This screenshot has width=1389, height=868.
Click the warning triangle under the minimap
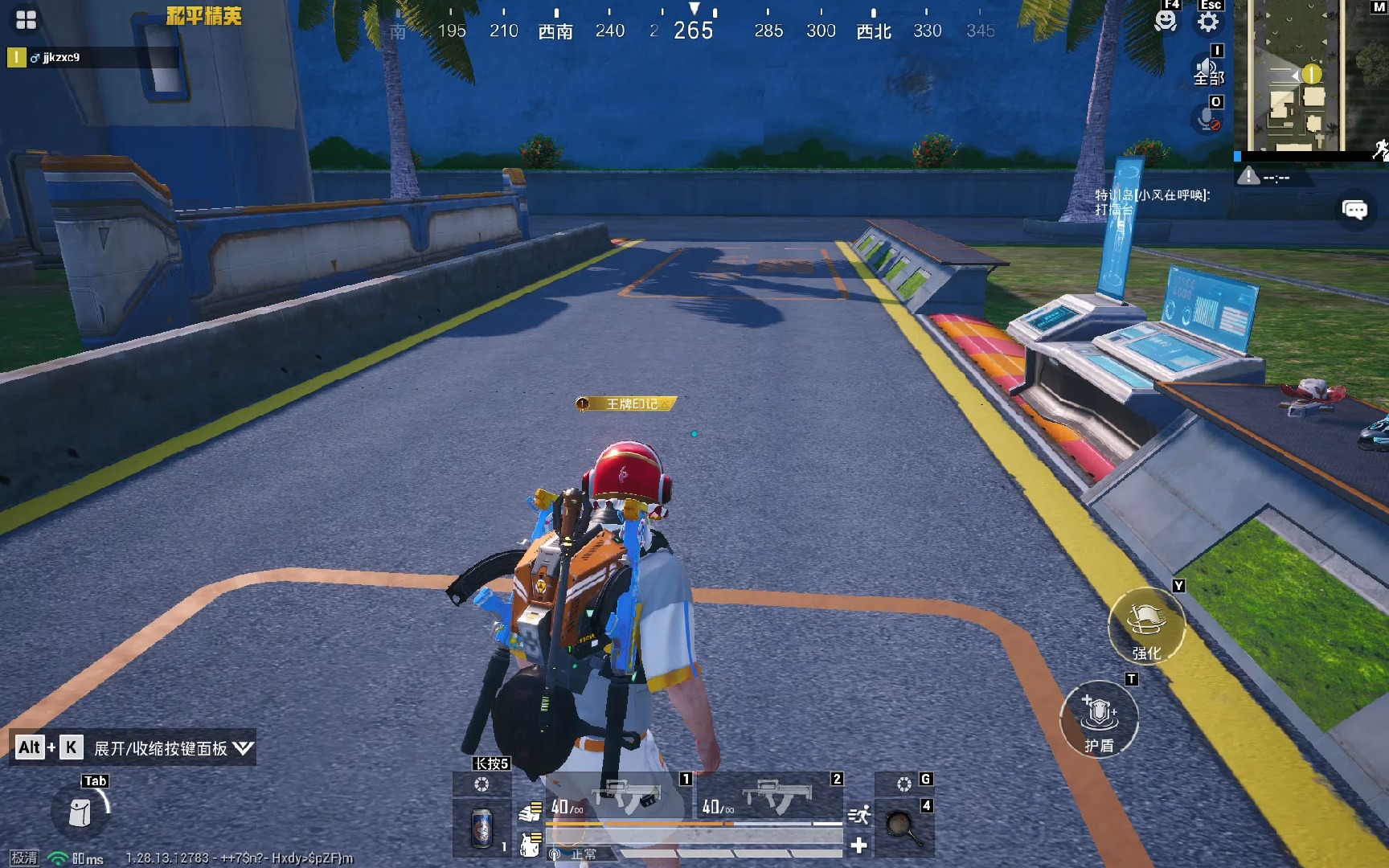1248,176
